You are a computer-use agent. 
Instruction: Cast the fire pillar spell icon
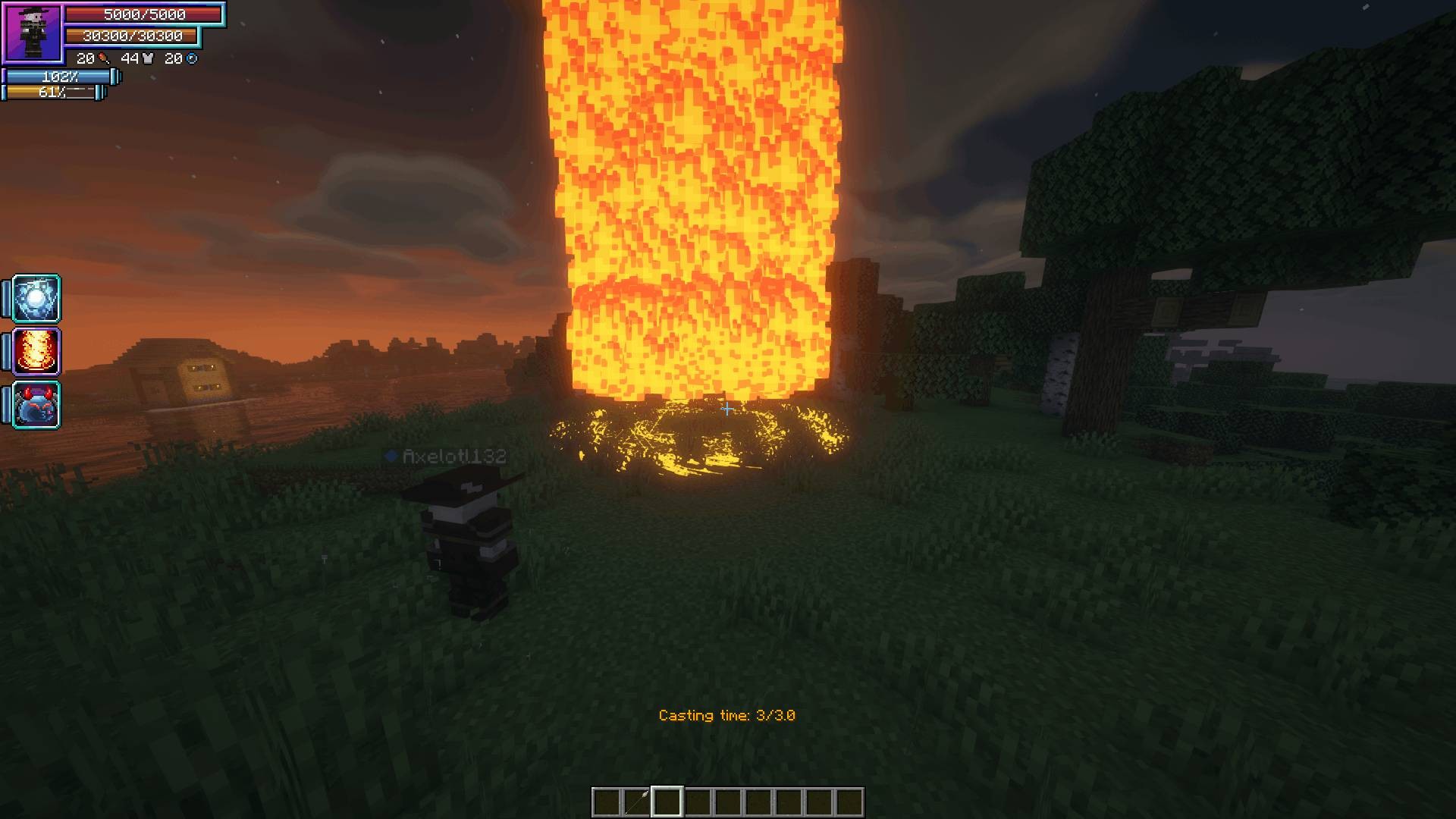pos(36,352)
